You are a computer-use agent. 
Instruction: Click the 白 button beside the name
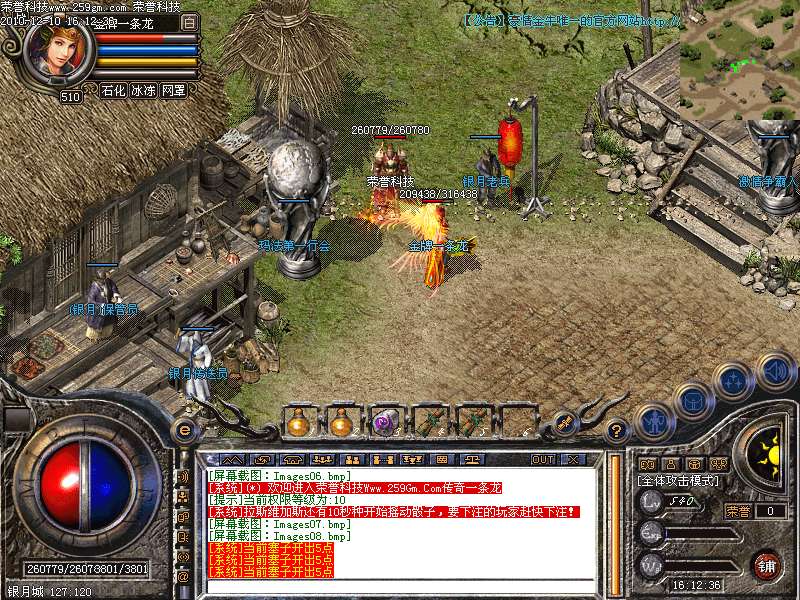click(189, 21)
